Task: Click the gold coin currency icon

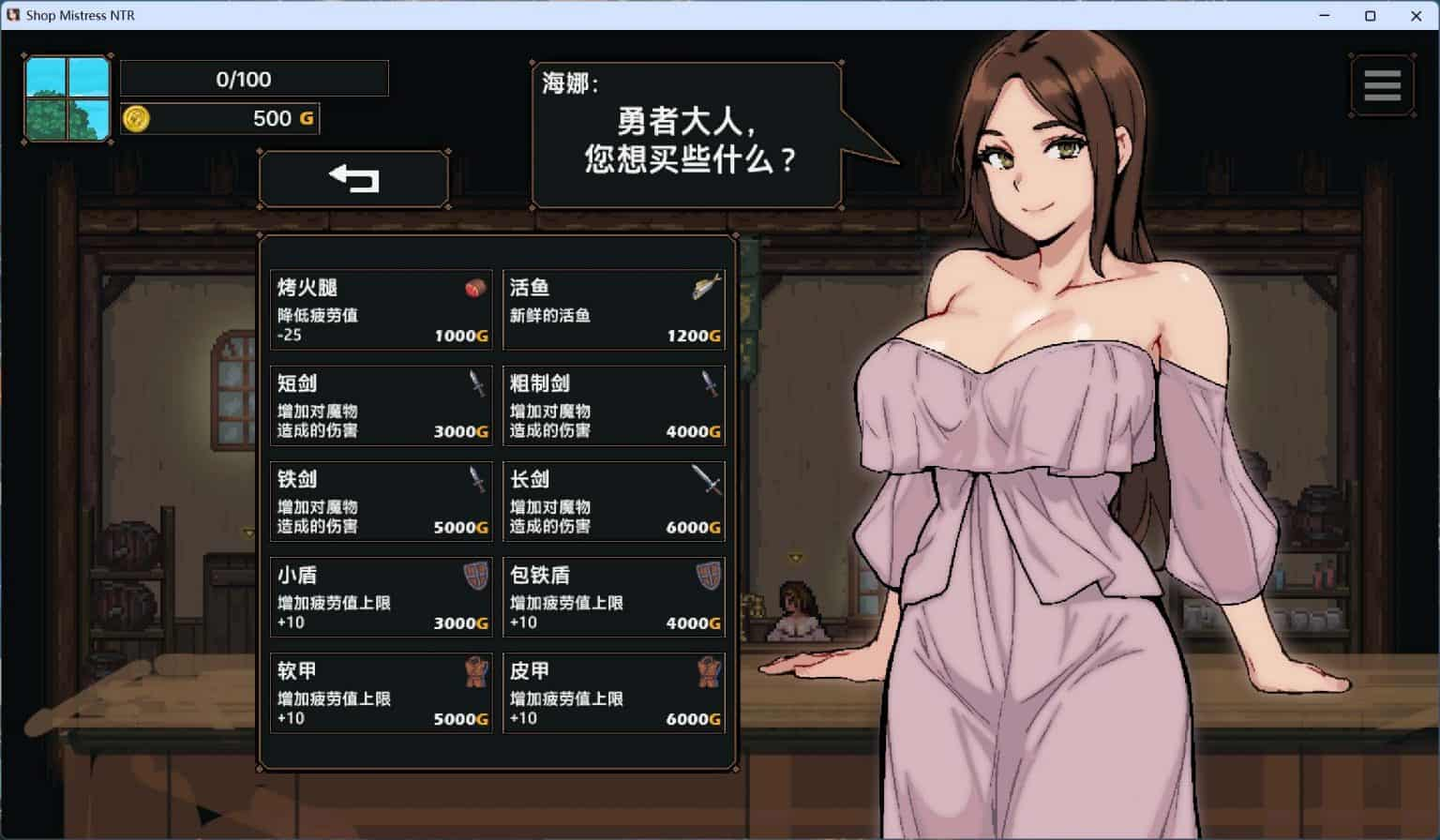Action: click(x=139, y=118)
